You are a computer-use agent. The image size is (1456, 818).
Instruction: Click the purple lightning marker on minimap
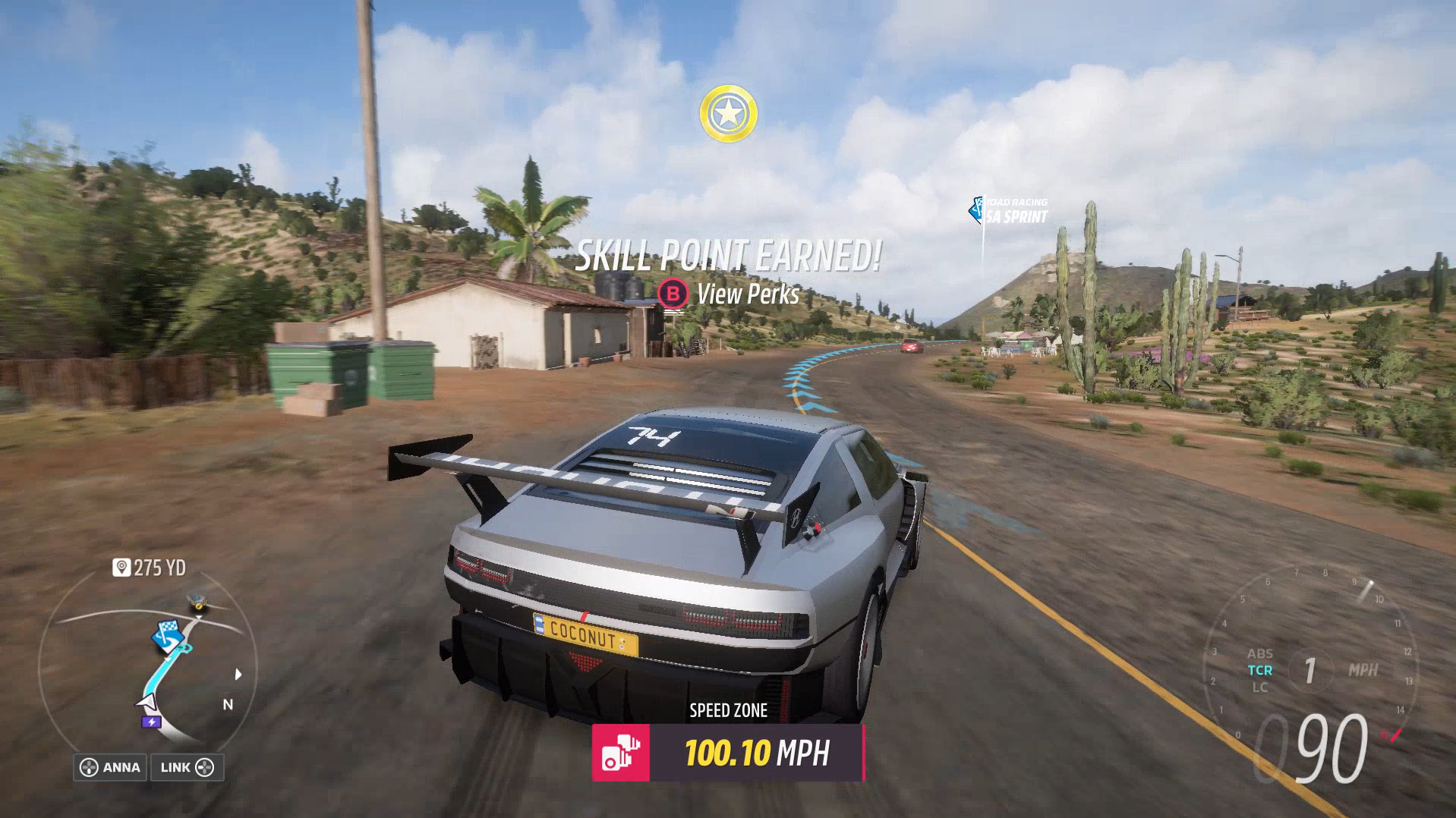[151, 722]
